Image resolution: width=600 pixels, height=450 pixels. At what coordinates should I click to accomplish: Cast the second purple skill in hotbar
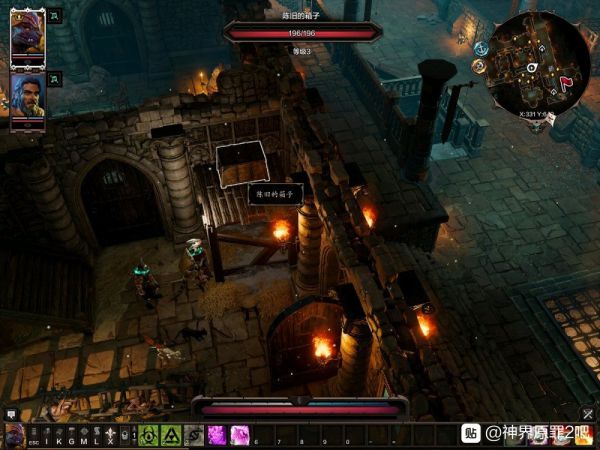(x=240, y=435)
